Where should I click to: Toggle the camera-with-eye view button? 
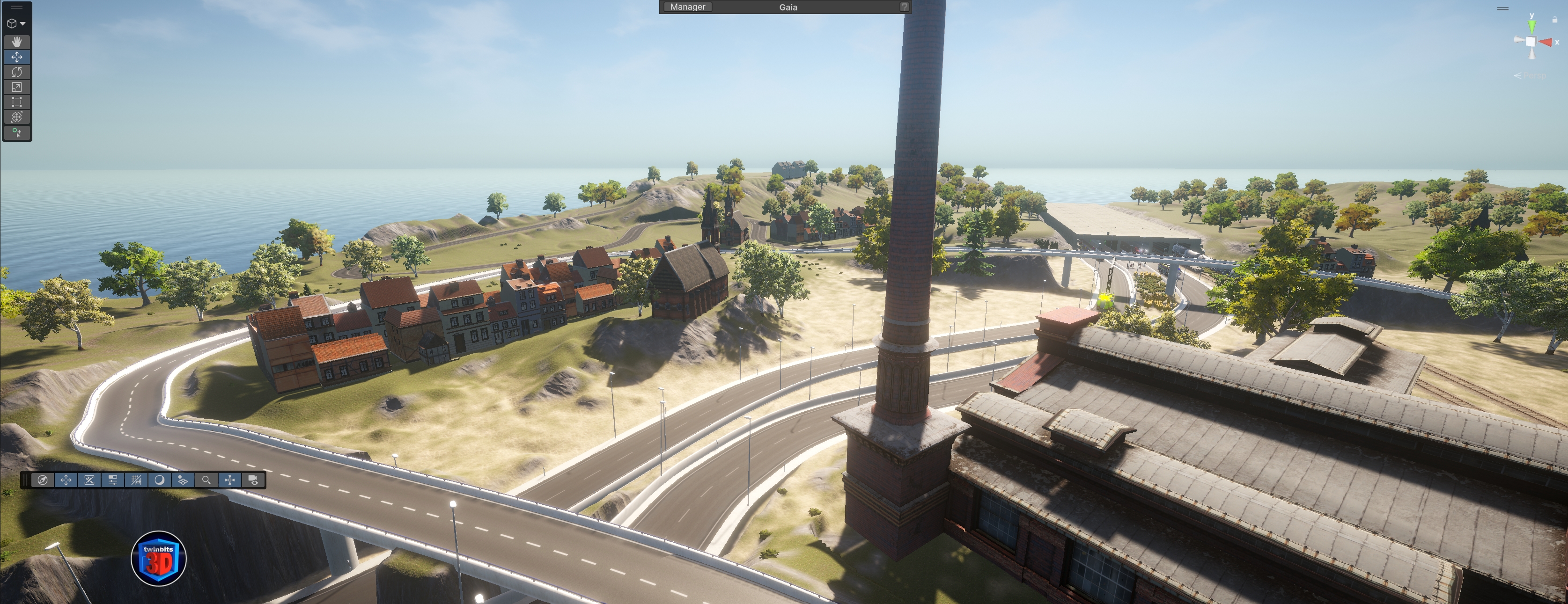(x=253, y=480)
